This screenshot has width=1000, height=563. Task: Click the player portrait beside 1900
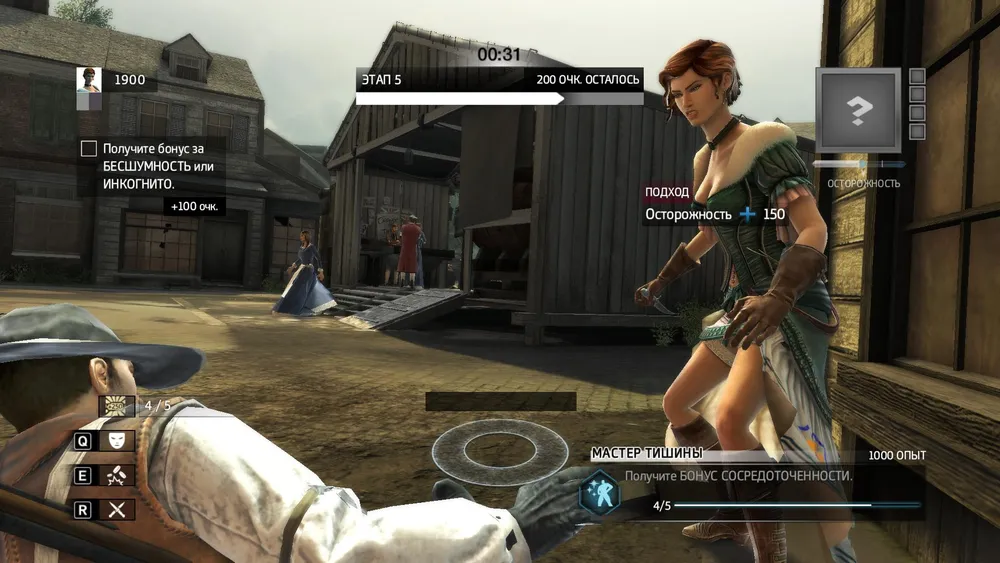[89, 80]
